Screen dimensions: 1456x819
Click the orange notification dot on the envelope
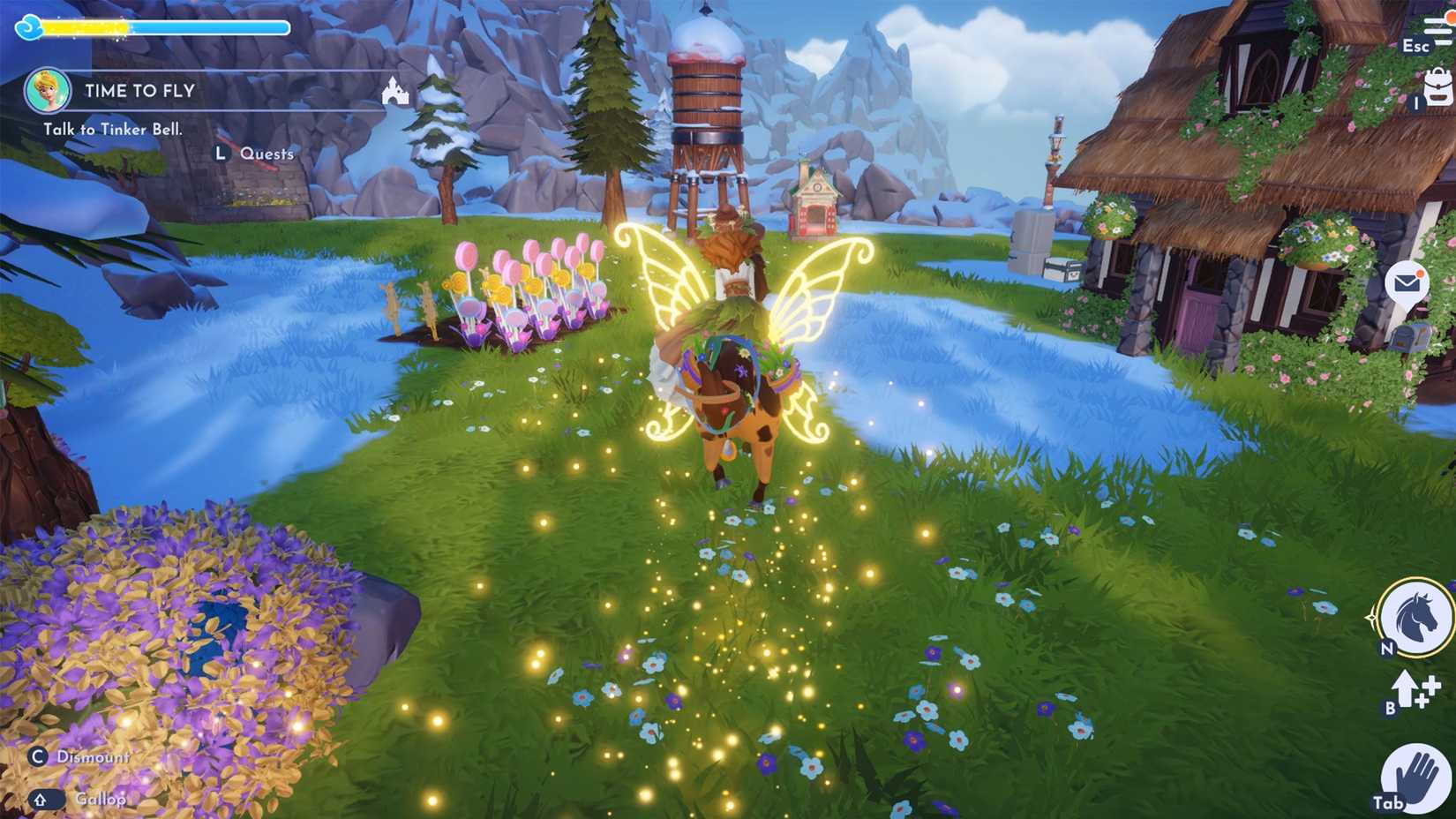click(1421, 273)
